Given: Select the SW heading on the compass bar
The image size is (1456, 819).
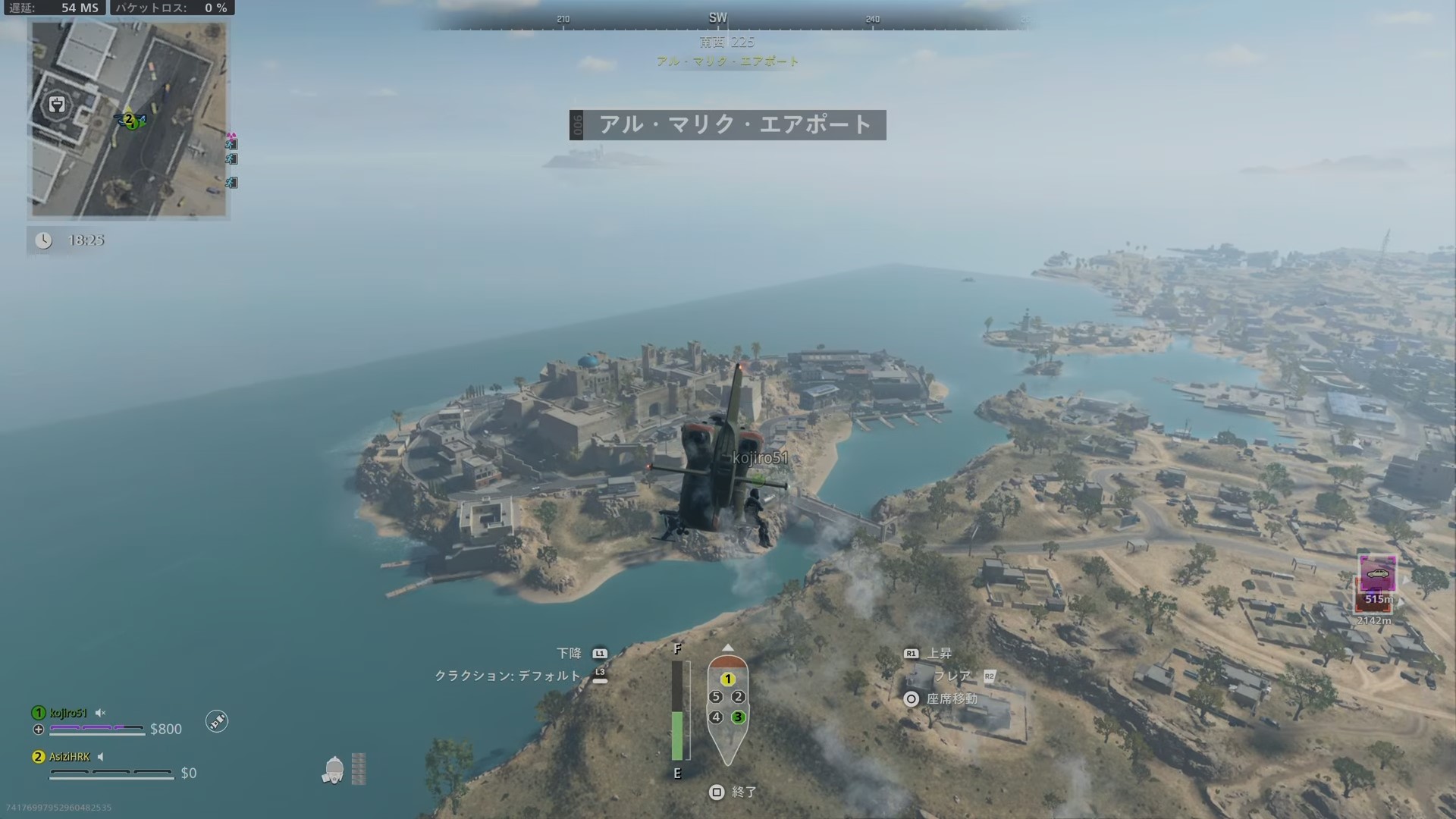Looking at the screenshot, I should coord(718,16).
